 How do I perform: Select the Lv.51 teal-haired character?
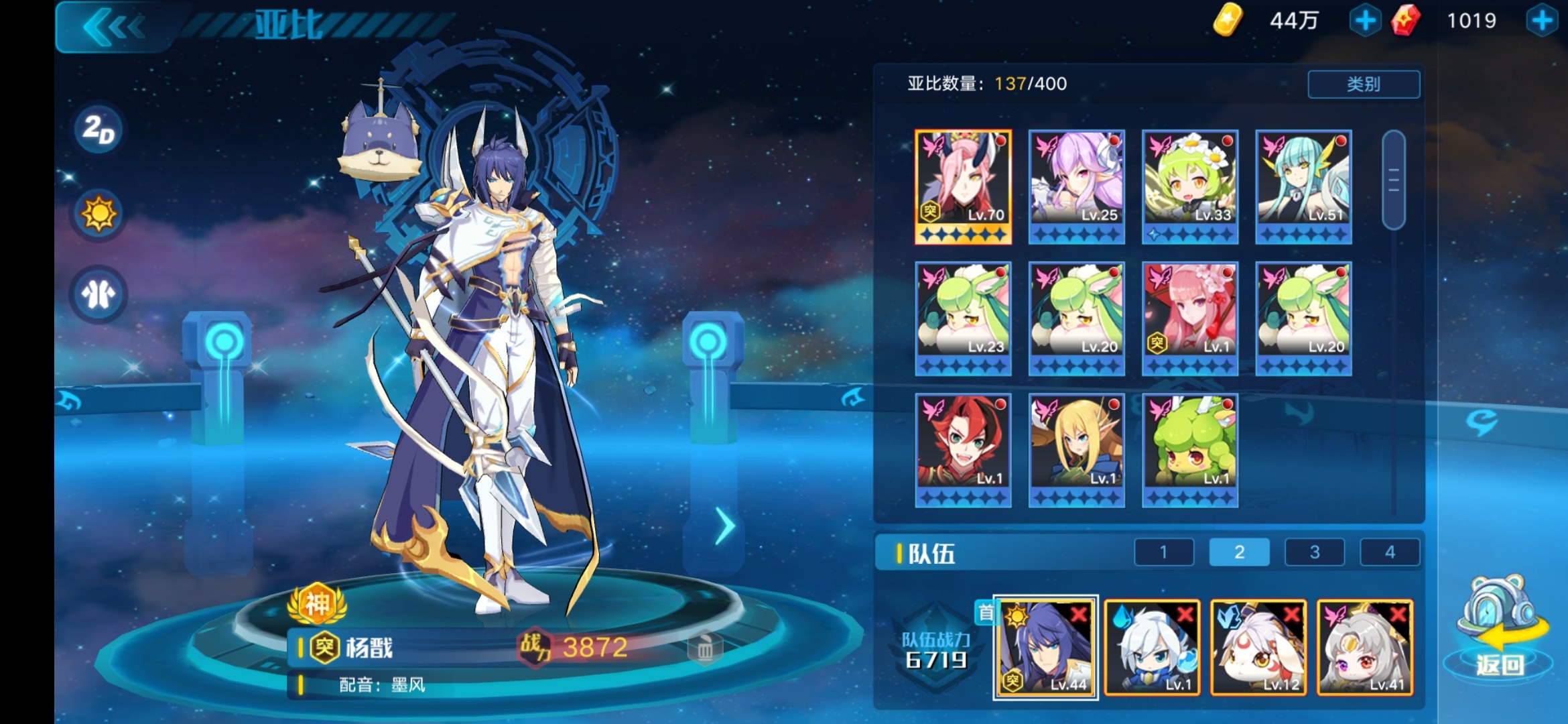click(1303, 186)
